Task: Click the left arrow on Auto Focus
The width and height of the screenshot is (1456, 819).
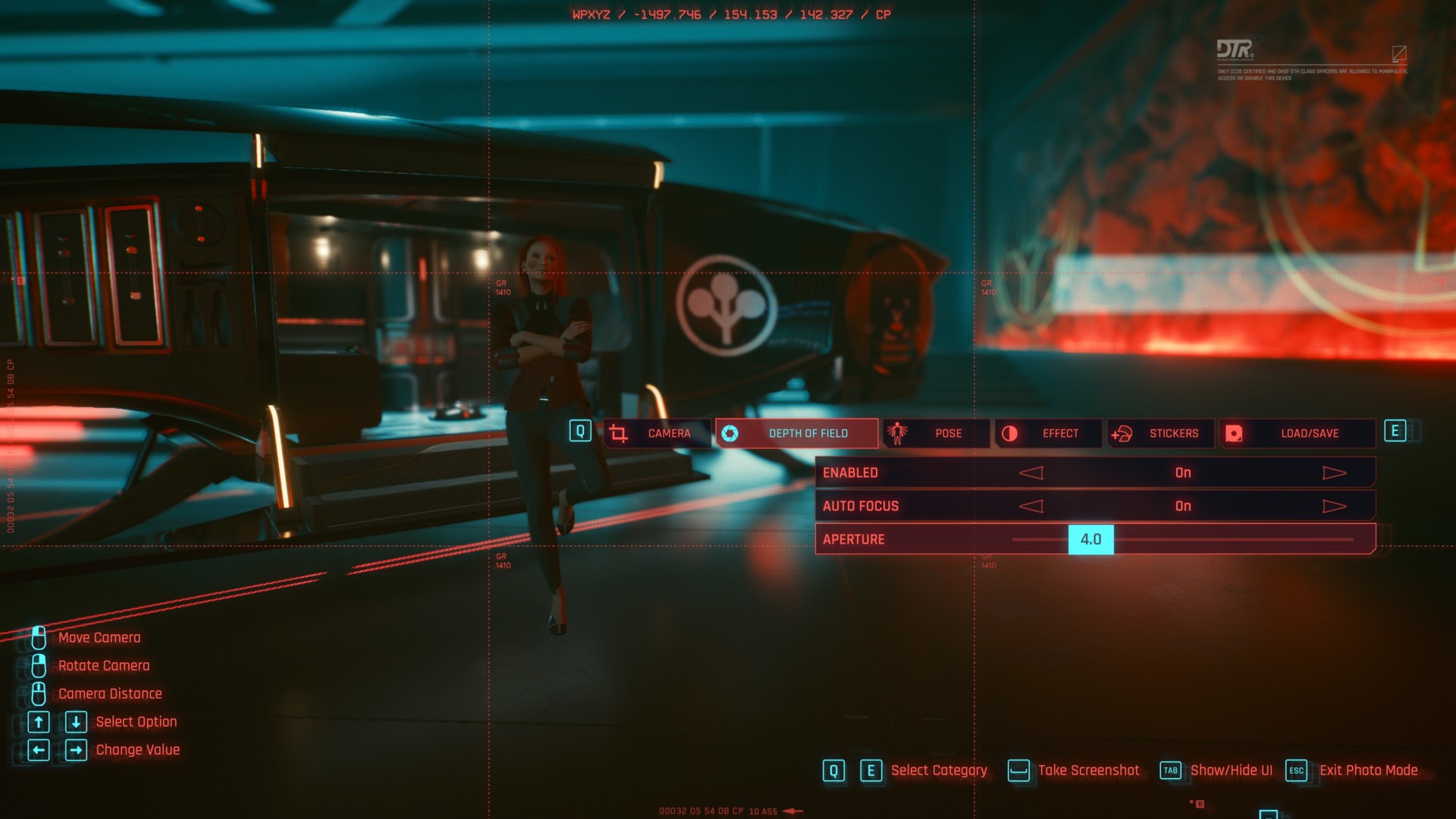Action: (1031, 506)
